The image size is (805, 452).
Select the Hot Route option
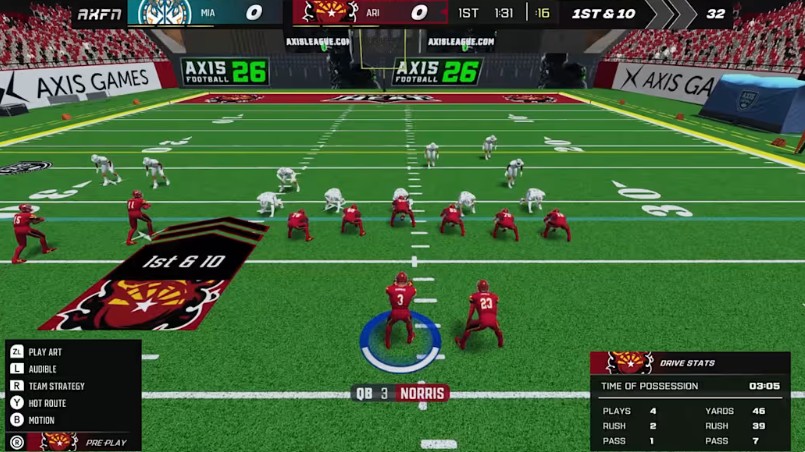48,403
